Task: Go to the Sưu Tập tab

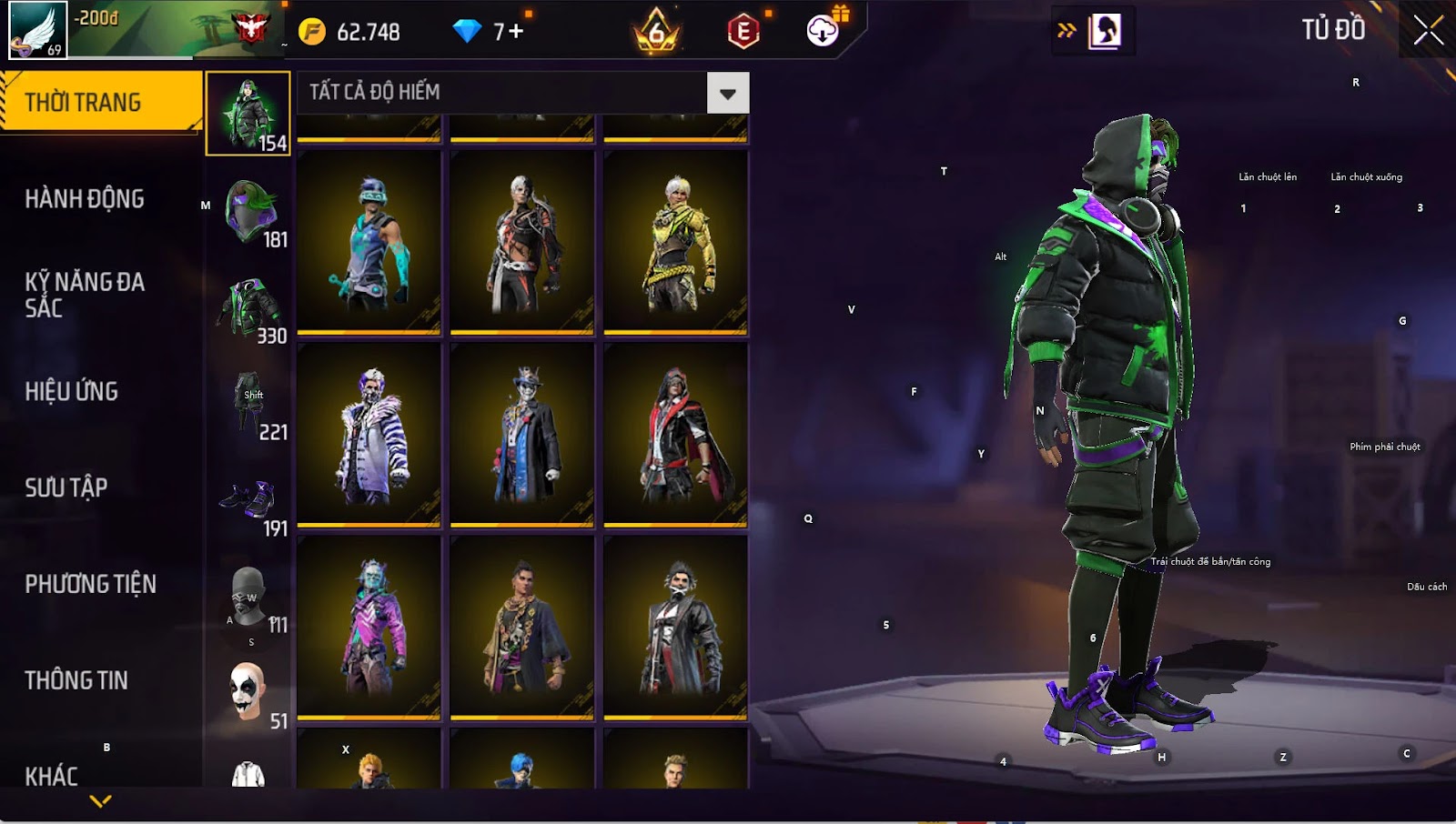Action: tap(66, 487)
